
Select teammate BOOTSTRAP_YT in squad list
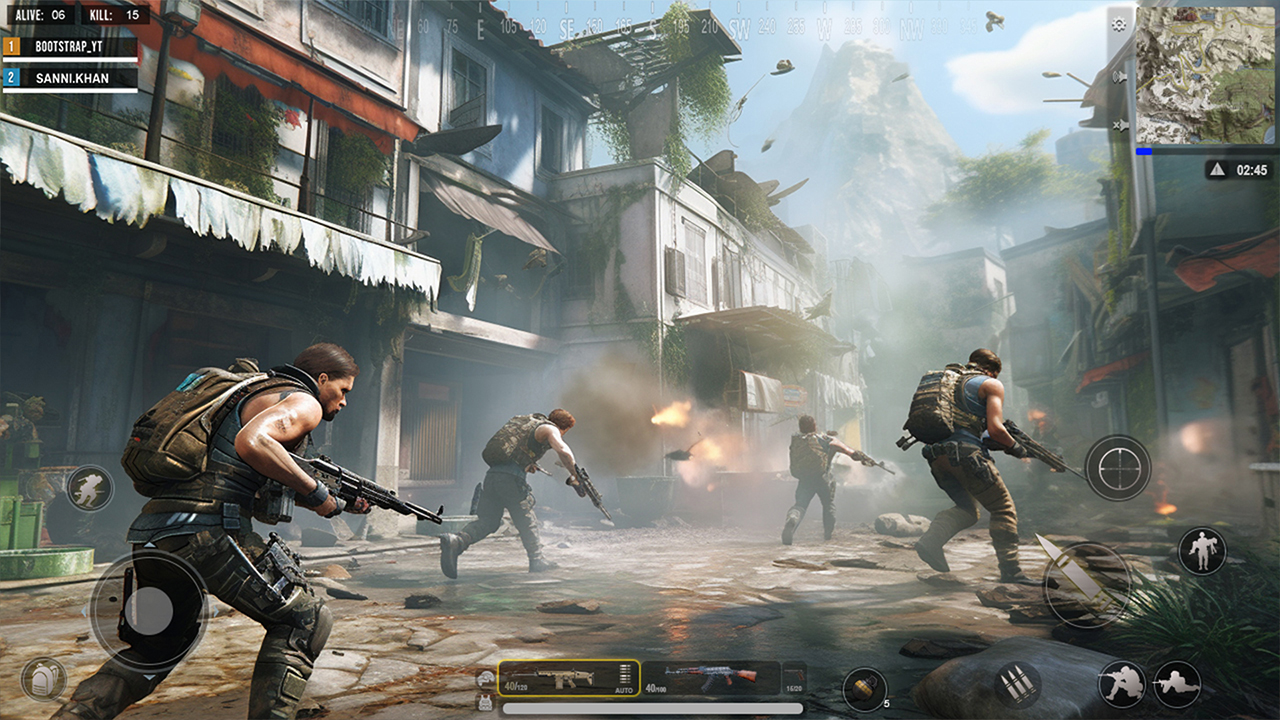point(70,46)
